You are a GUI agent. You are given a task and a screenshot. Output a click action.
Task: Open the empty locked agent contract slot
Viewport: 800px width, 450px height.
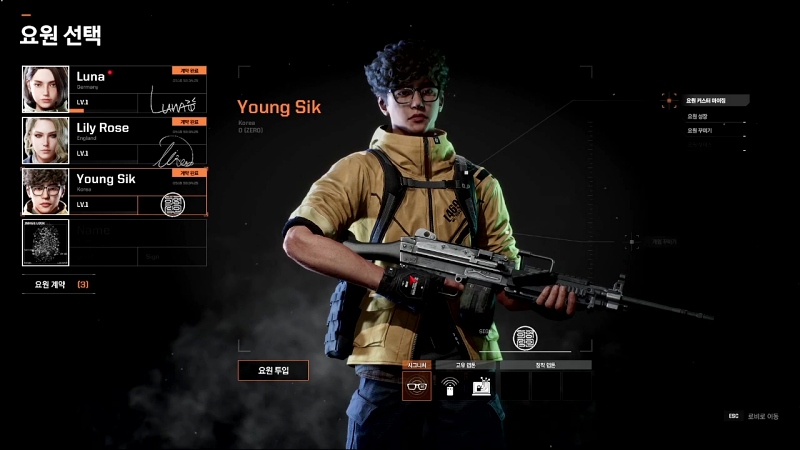point(114,242)
